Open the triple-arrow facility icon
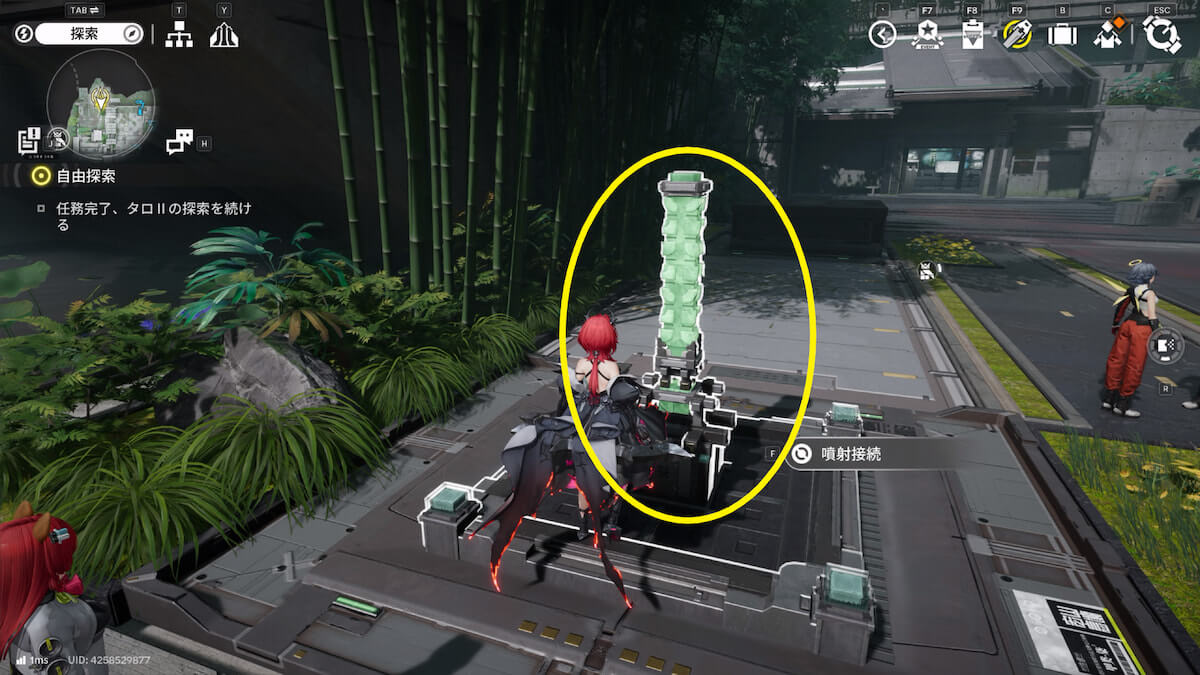 224,35
